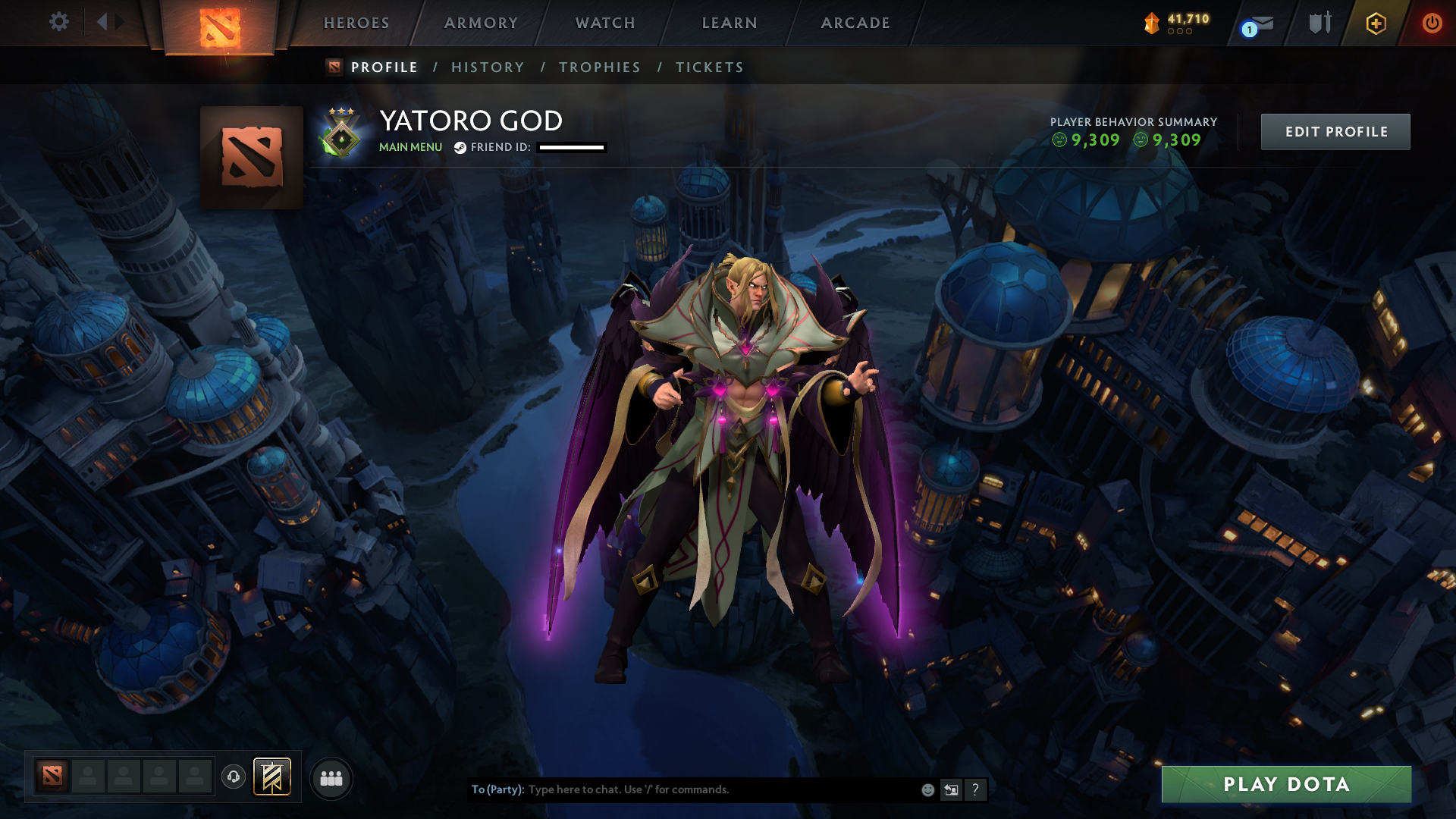The height and width of the screenshot is (819, 1456).
Task: Open the HEROES menu
Action: tap(356, 23)
